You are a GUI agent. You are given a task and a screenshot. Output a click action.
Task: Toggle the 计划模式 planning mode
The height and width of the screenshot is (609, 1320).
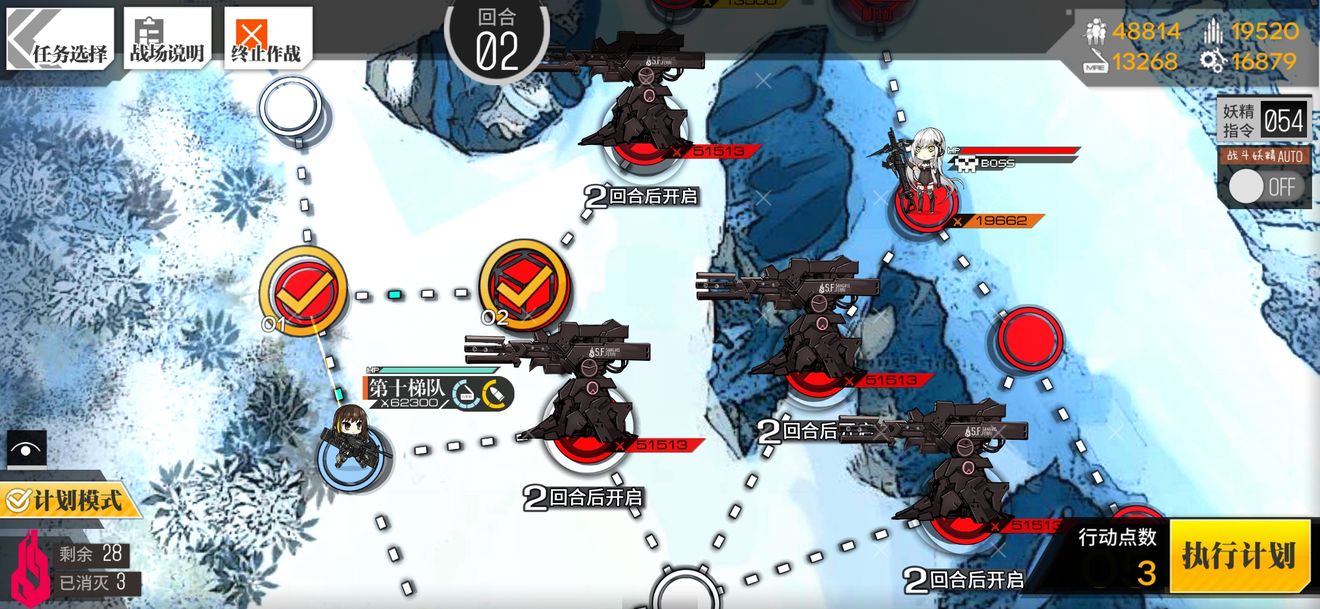point(68,499)
